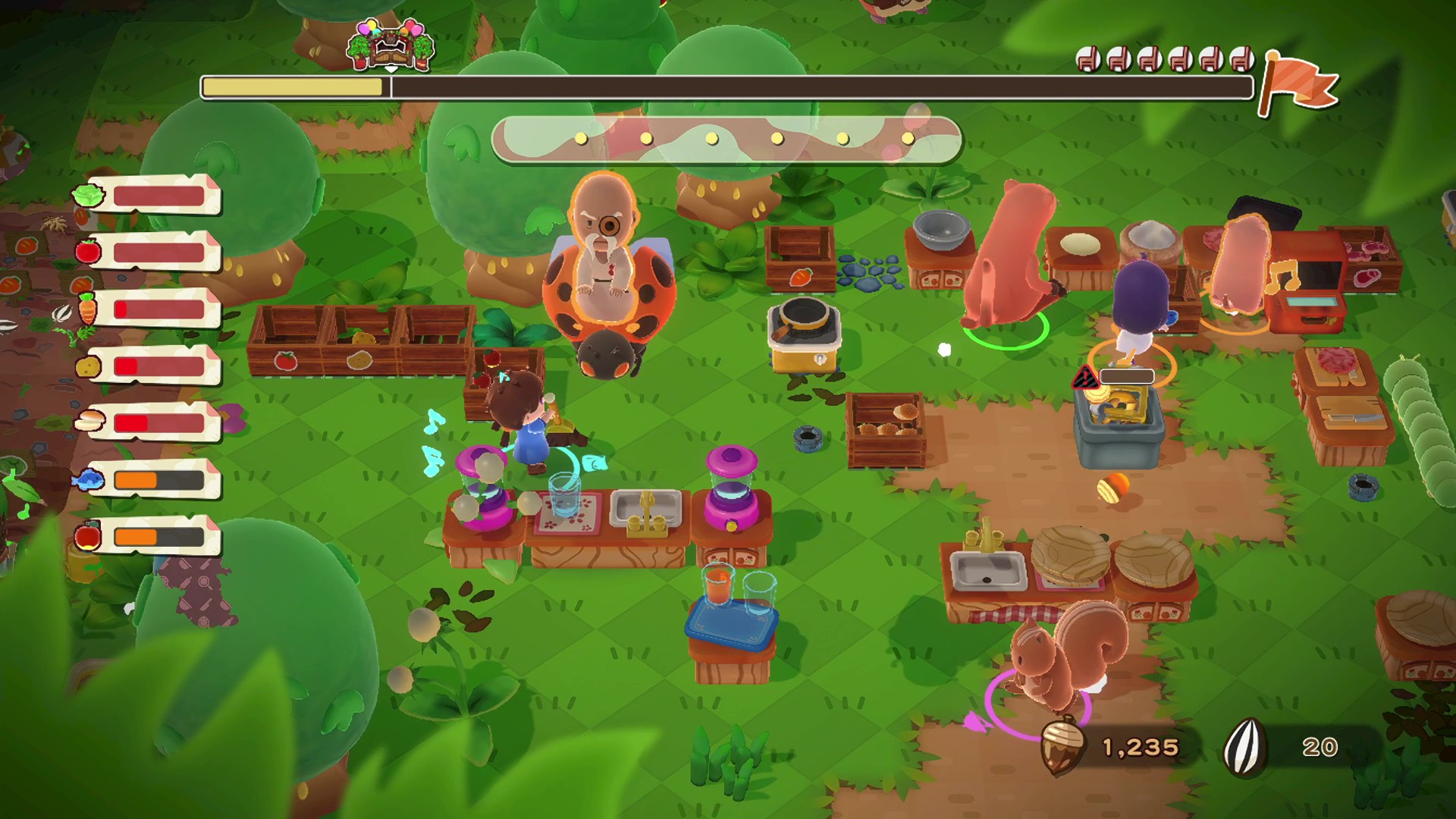Select the blue fish ingredient icon
The height and width of the screenshot is (819, 1456).
pos(89,479)
